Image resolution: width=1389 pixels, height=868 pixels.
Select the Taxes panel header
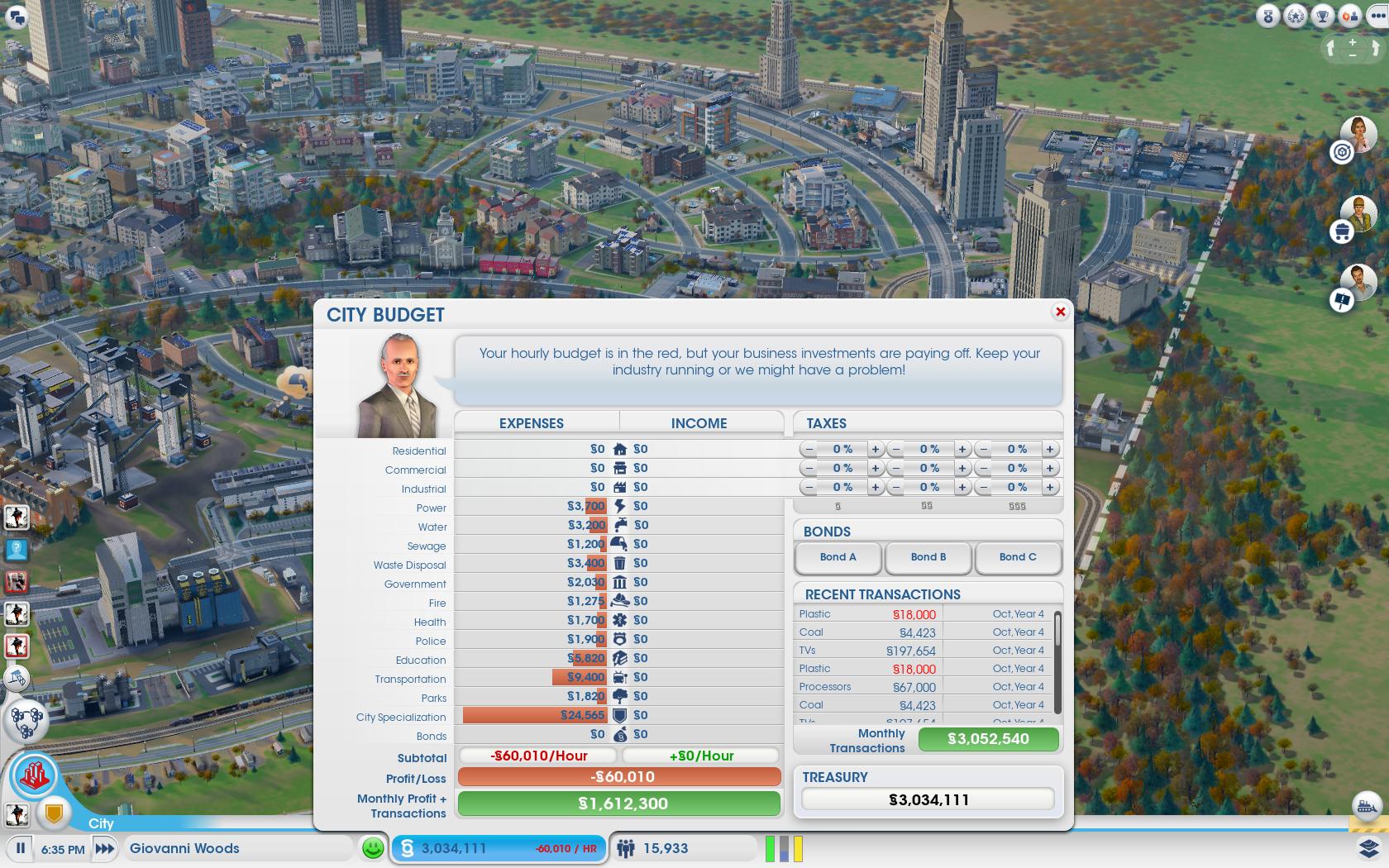pyautogui.click(x=827, y=423)
